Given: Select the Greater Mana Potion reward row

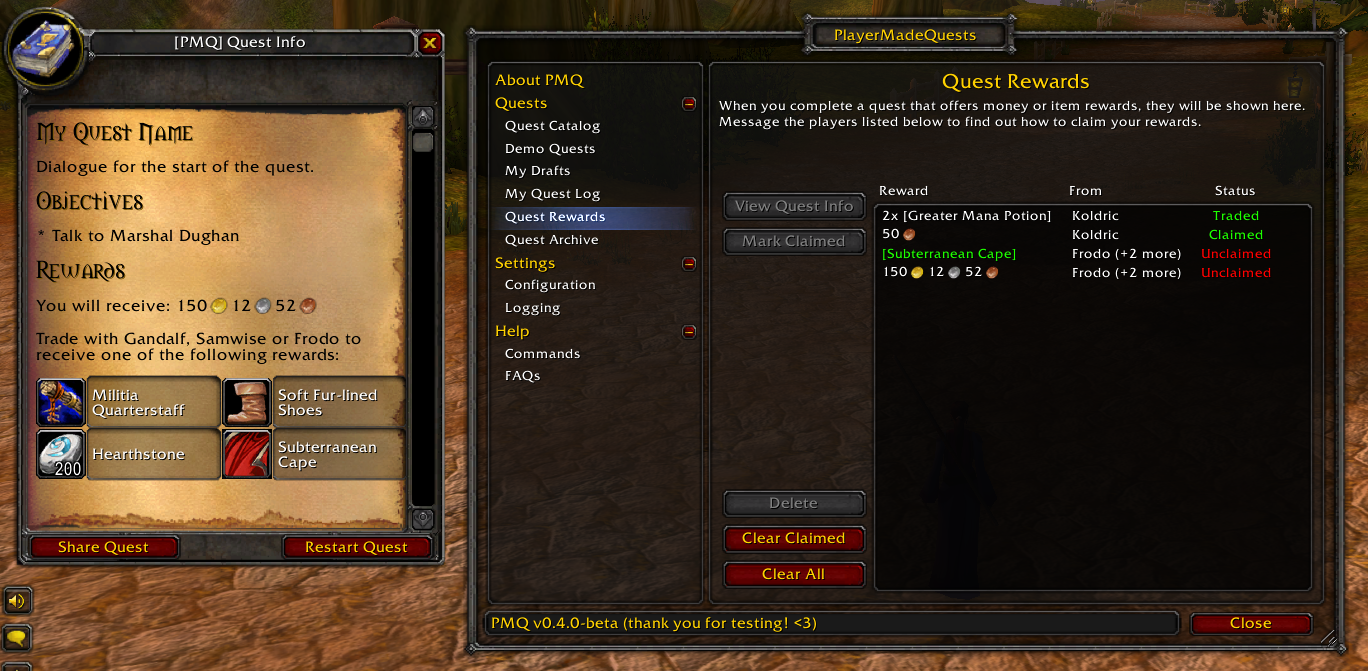Looking at the screenshot, I should [x=966, y=216].
